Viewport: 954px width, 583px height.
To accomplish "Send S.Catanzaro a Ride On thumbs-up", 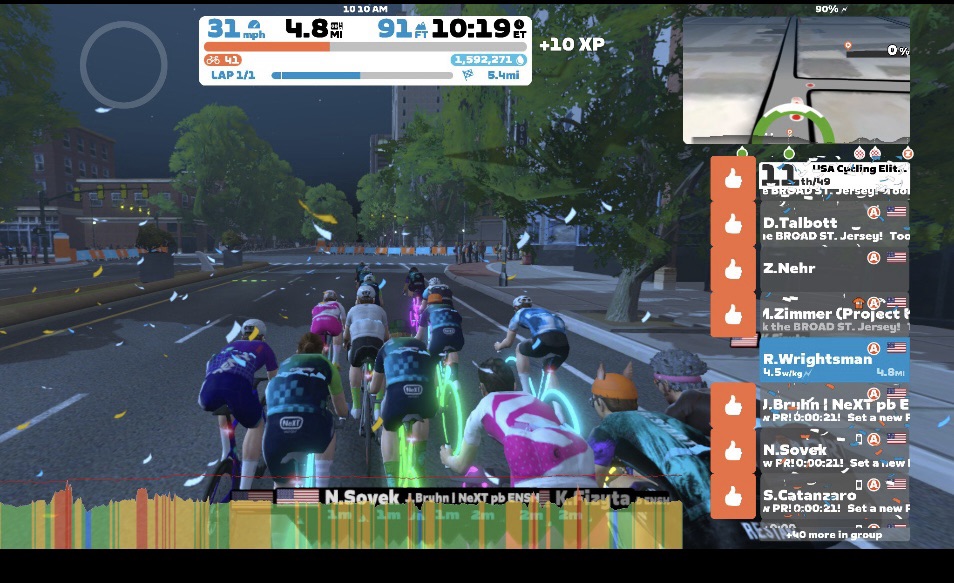I will click(733, 496).
